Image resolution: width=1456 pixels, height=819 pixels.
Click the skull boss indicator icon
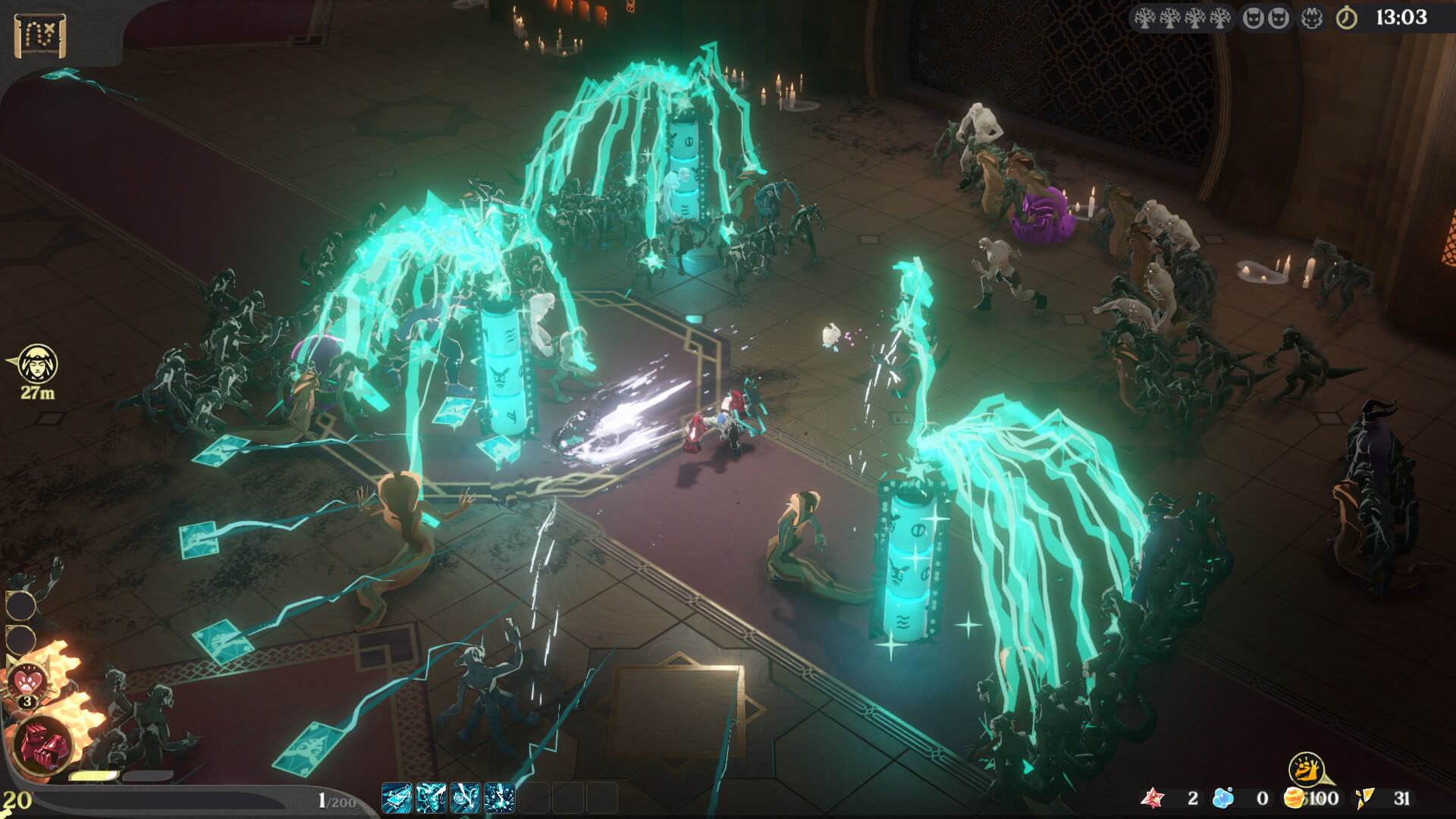[1312, 18]
